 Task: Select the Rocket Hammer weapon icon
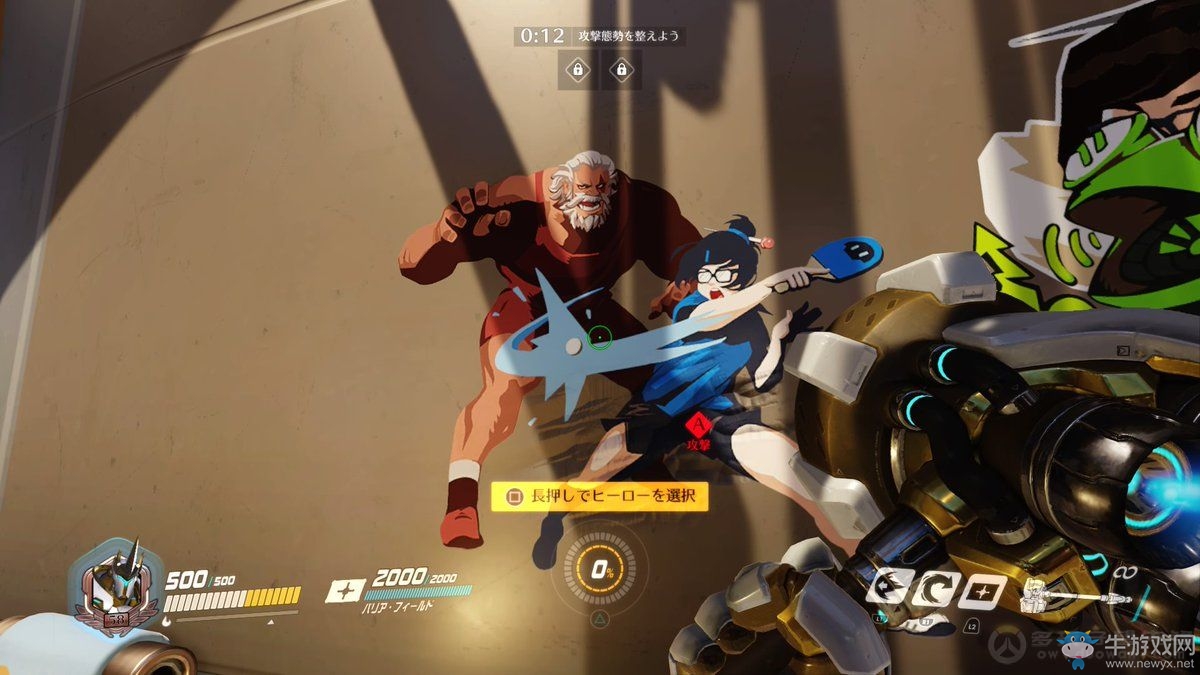[1075, 598]
